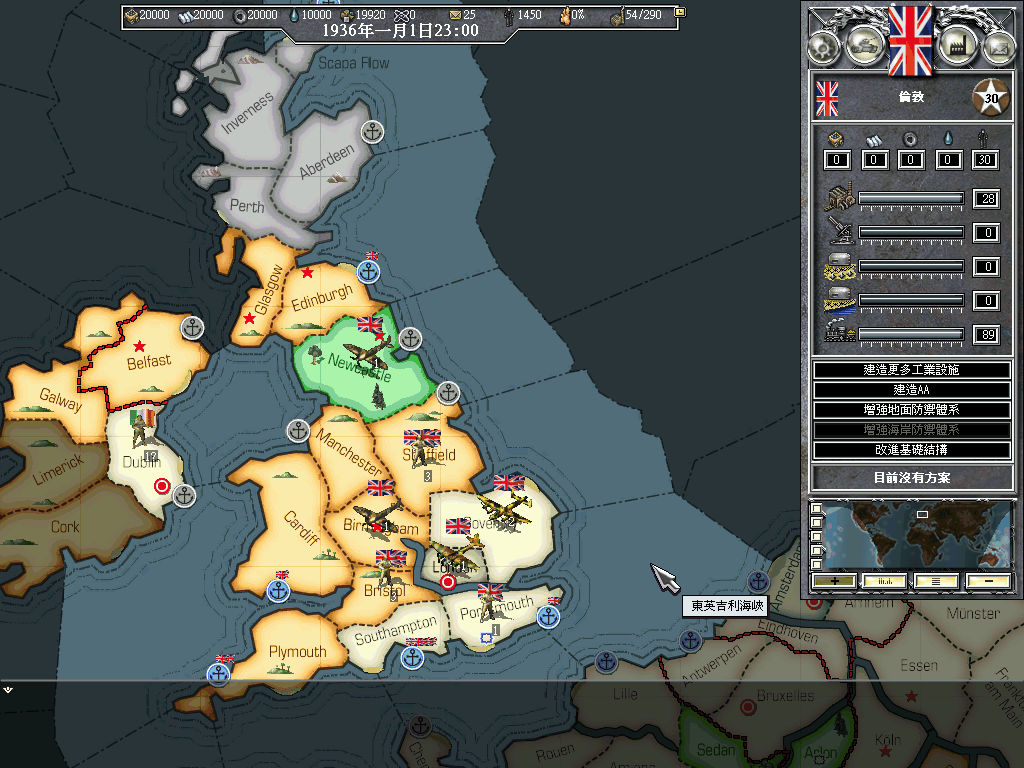Open the list-lines button below minimap

tap(936, 581)
